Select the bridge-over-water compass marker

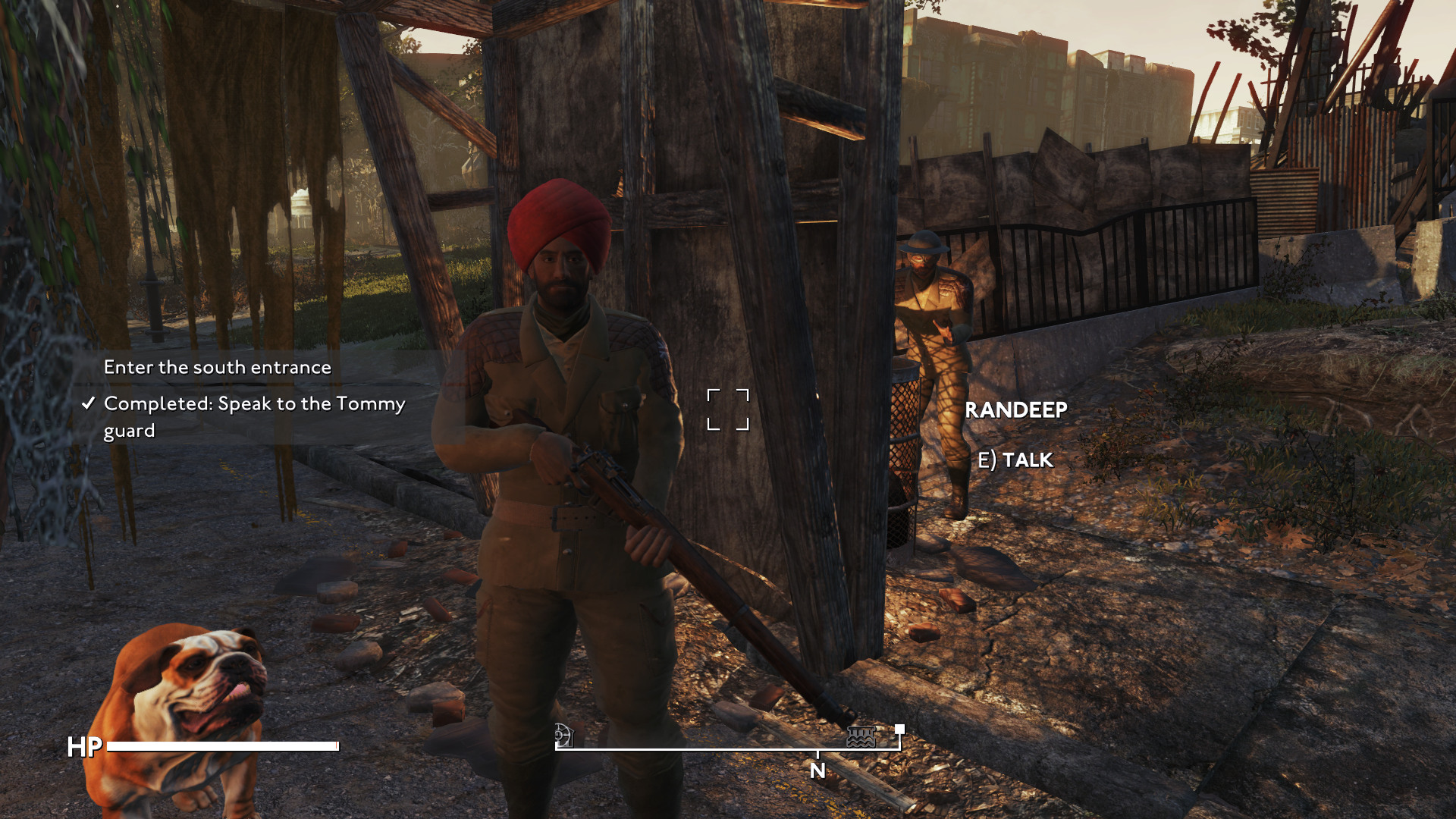[861, 736]
